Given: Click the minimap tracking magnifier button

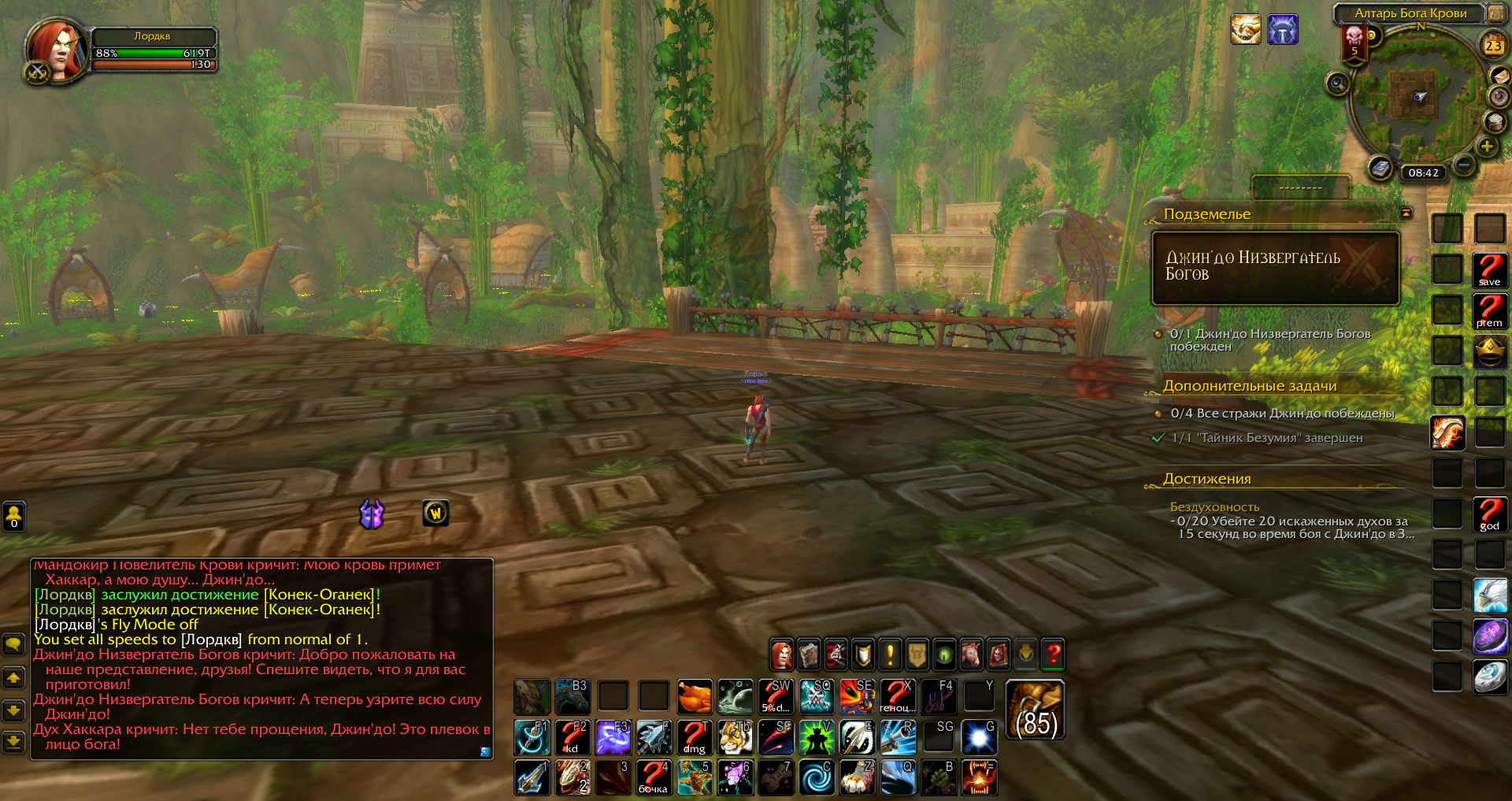Looking at the screenshot, I should [x=1337, y=83].
